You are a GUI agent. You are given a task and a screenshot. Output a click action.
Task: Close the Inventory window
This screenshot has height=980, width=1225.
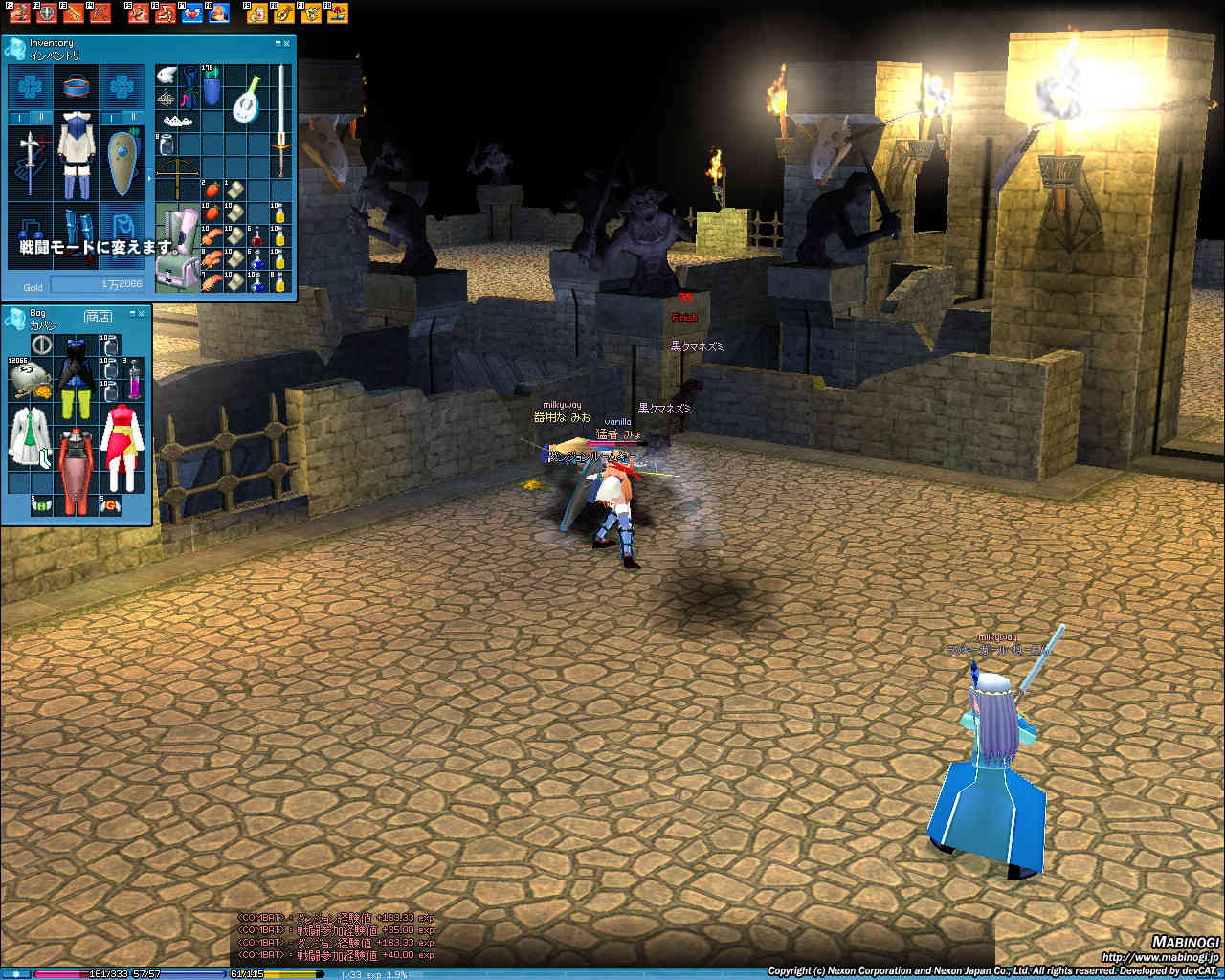coord(286,43)
